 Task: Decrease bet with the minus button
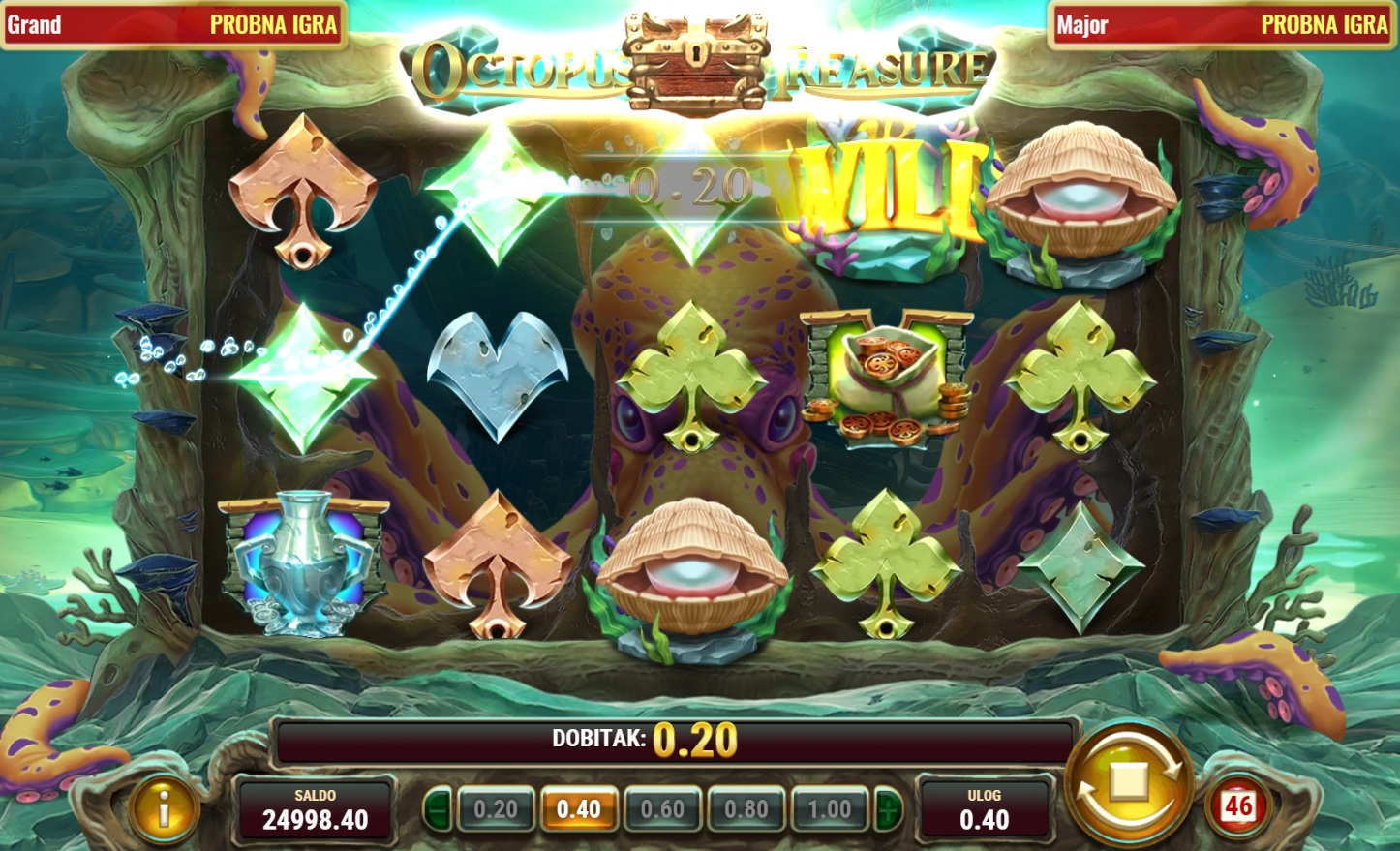pos(437,809)
